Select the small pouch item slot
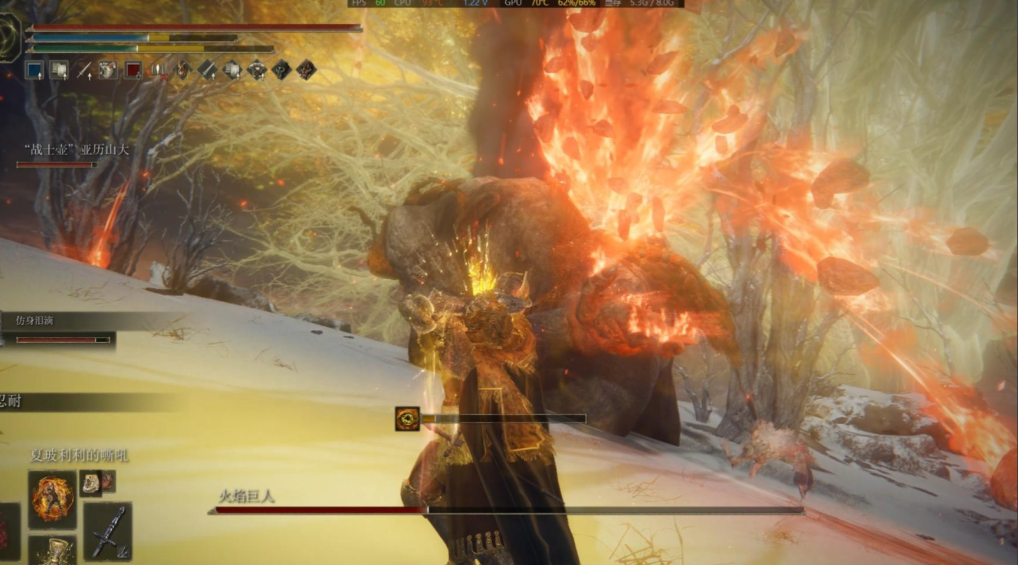The width and height of the screenshot is (1018, 565). pyautogui.click(x=91, y=483)
